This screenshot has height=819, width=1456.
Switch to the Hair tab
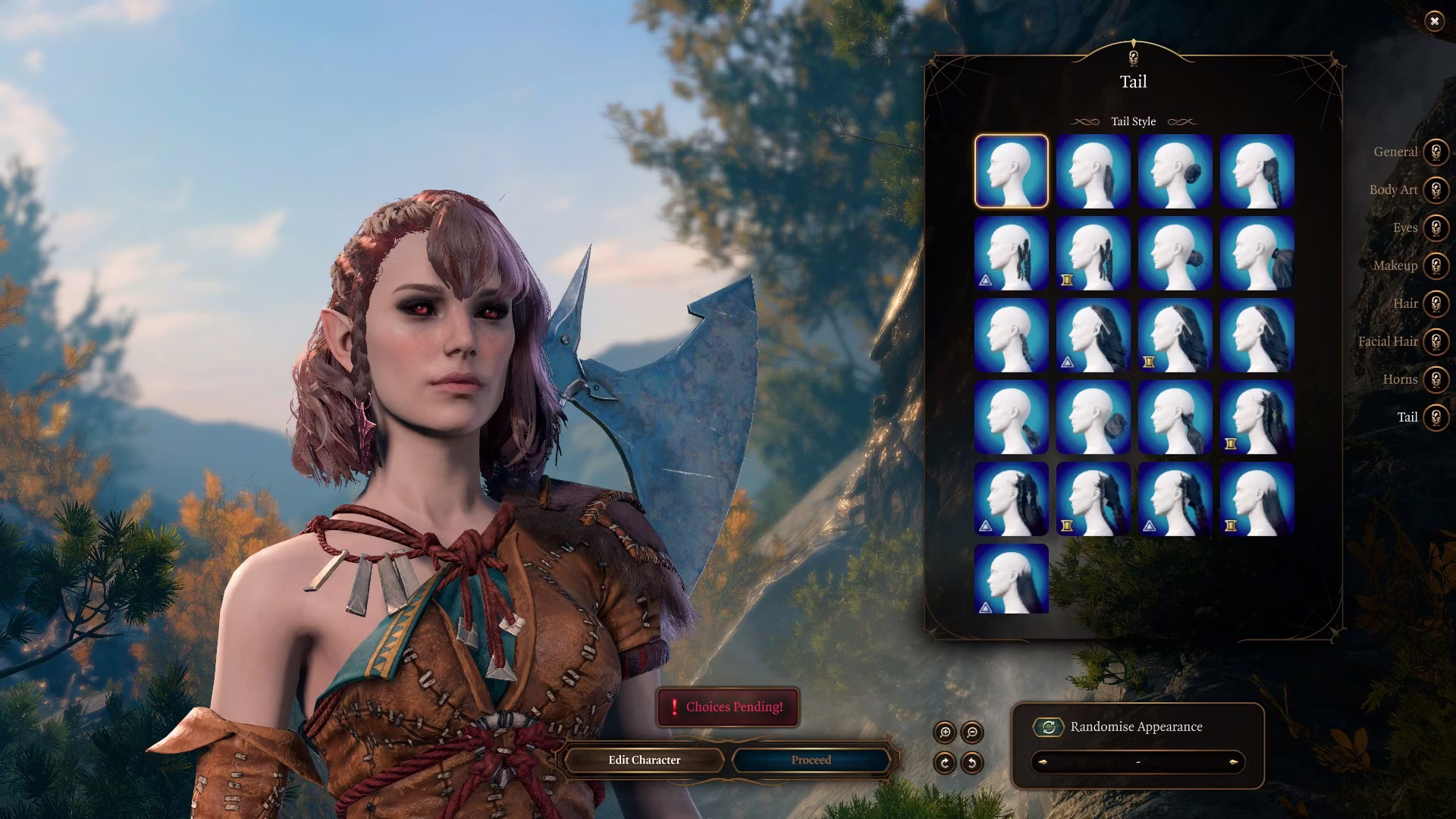1435,303
